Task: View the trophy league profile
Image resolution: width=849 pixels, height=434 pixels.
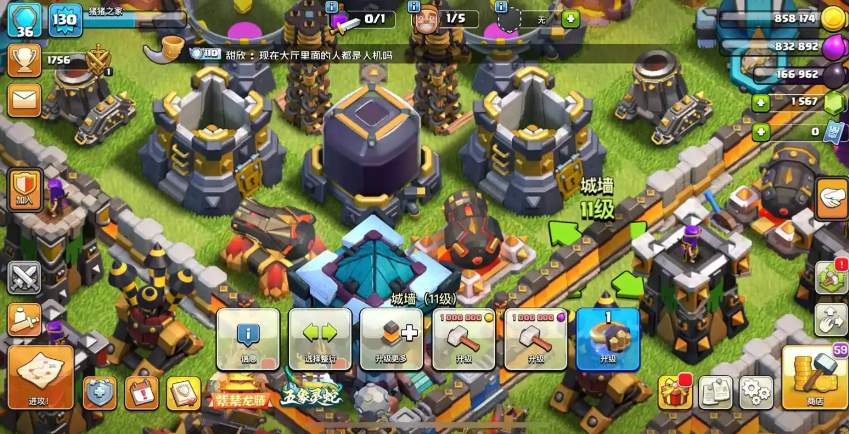Action: (24, 61)
